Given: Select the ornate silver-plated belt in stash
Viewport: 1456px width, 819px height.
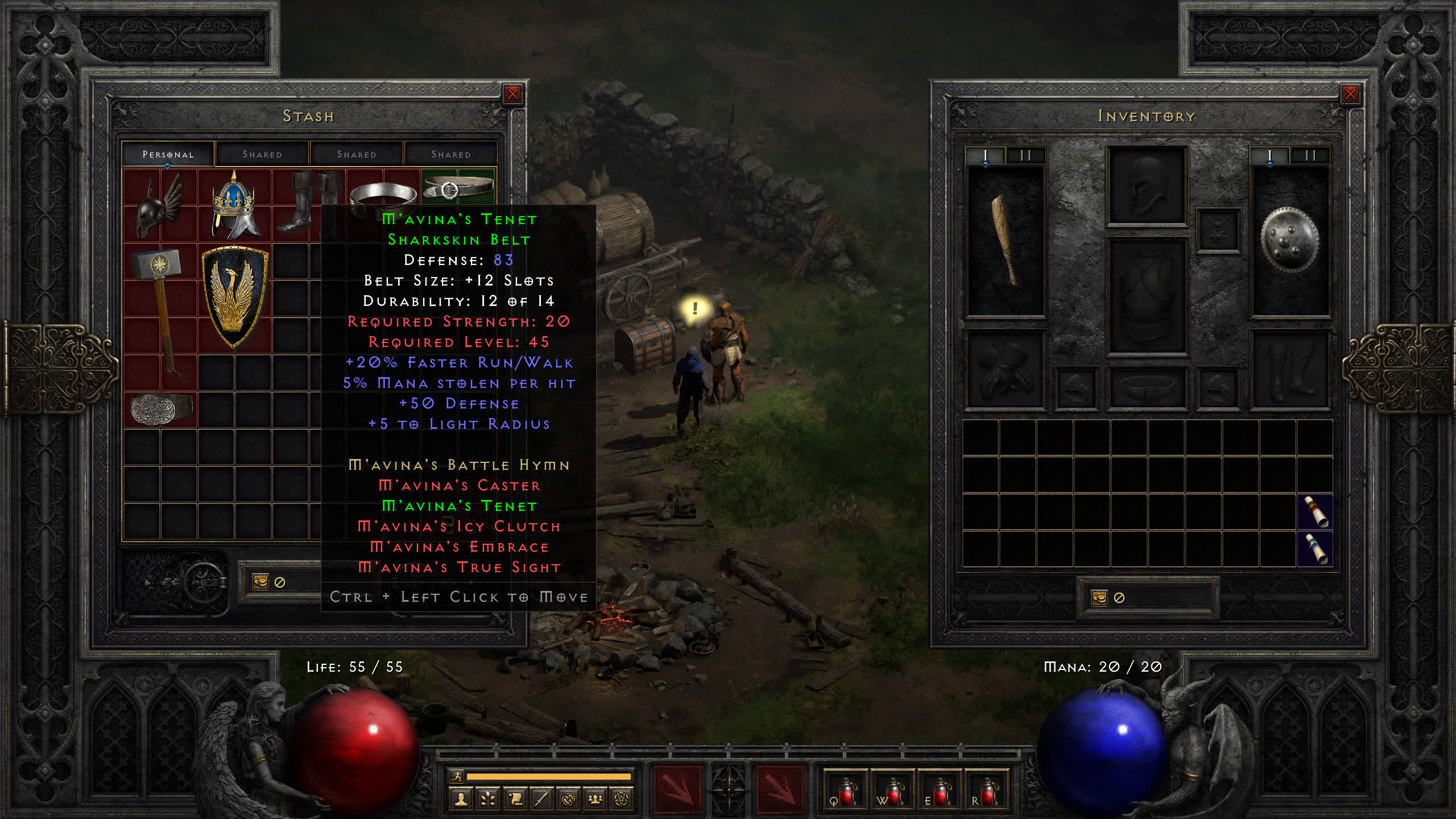Looking at the screenshot, I should pyautogui.click(x=161, y=408).
